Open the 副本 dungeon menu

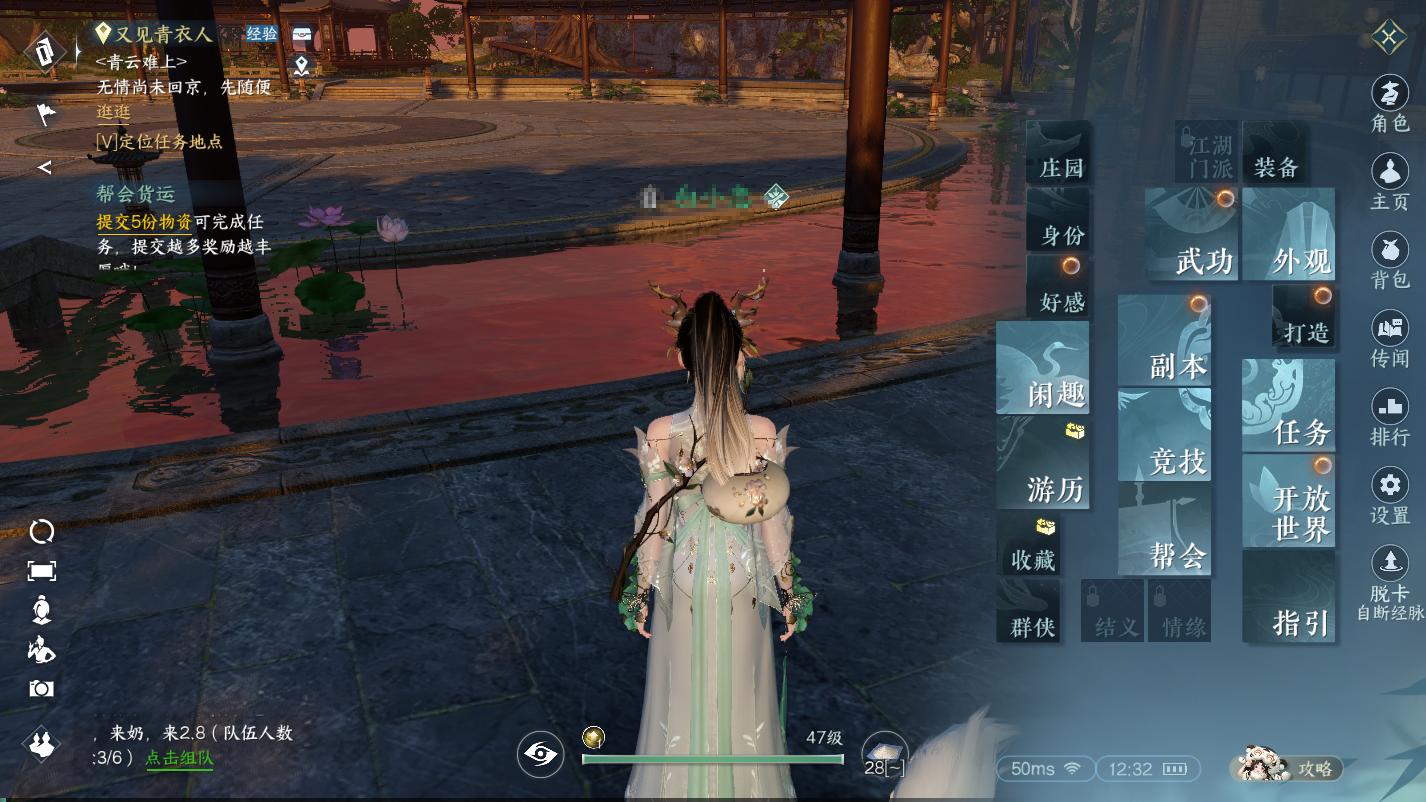coord(1165,342)
